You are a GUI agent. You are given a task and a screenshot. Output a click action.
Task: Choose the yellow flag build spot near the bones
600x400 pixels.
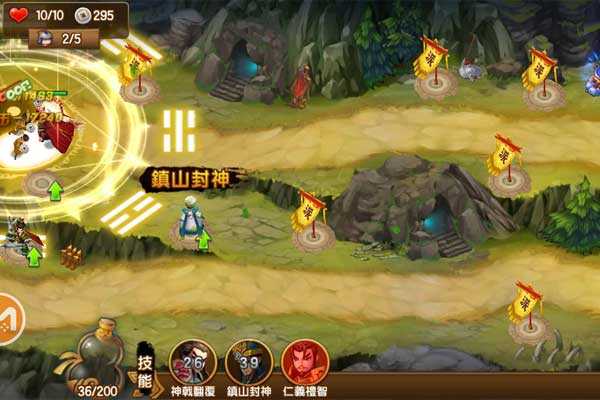coord(525,317)
